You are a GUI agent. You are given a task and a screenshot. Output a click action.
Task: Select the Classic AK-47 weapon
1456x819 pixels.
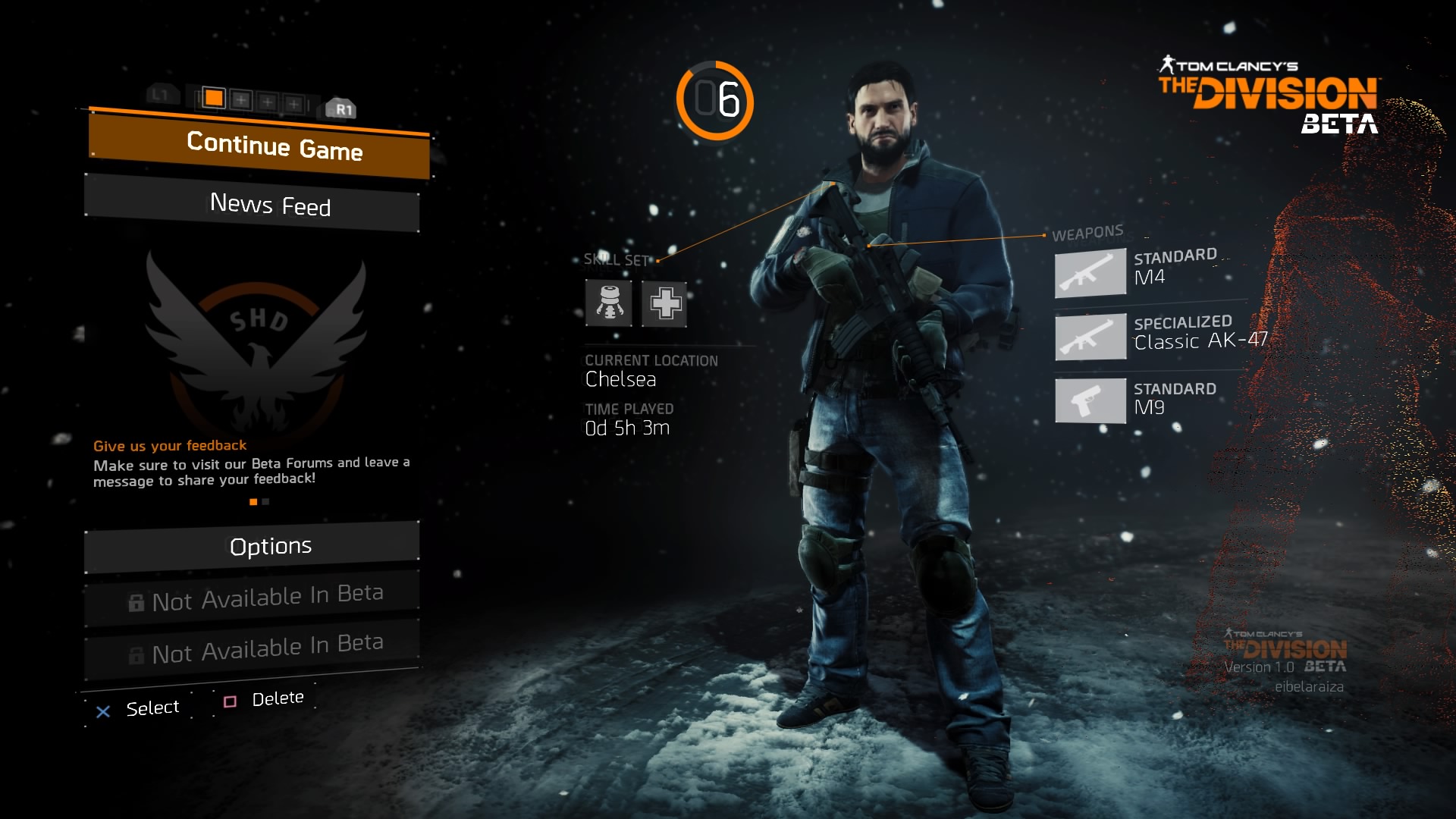[1090, 337]
